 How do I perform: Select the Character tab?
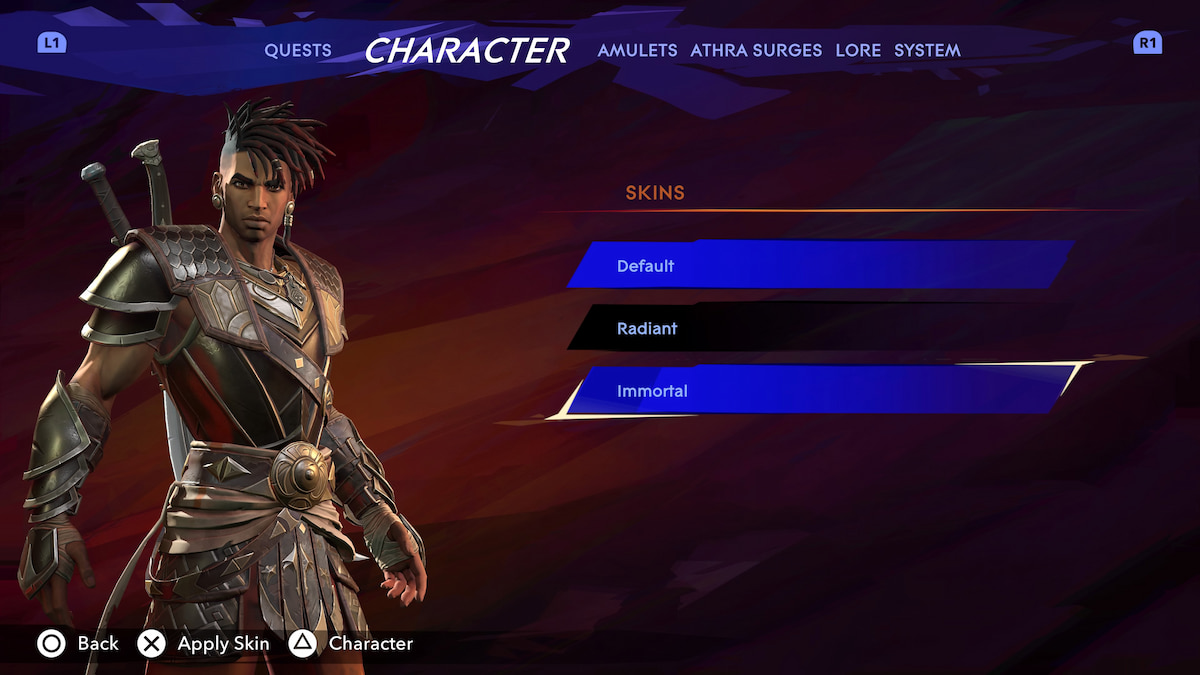(466, 50)
